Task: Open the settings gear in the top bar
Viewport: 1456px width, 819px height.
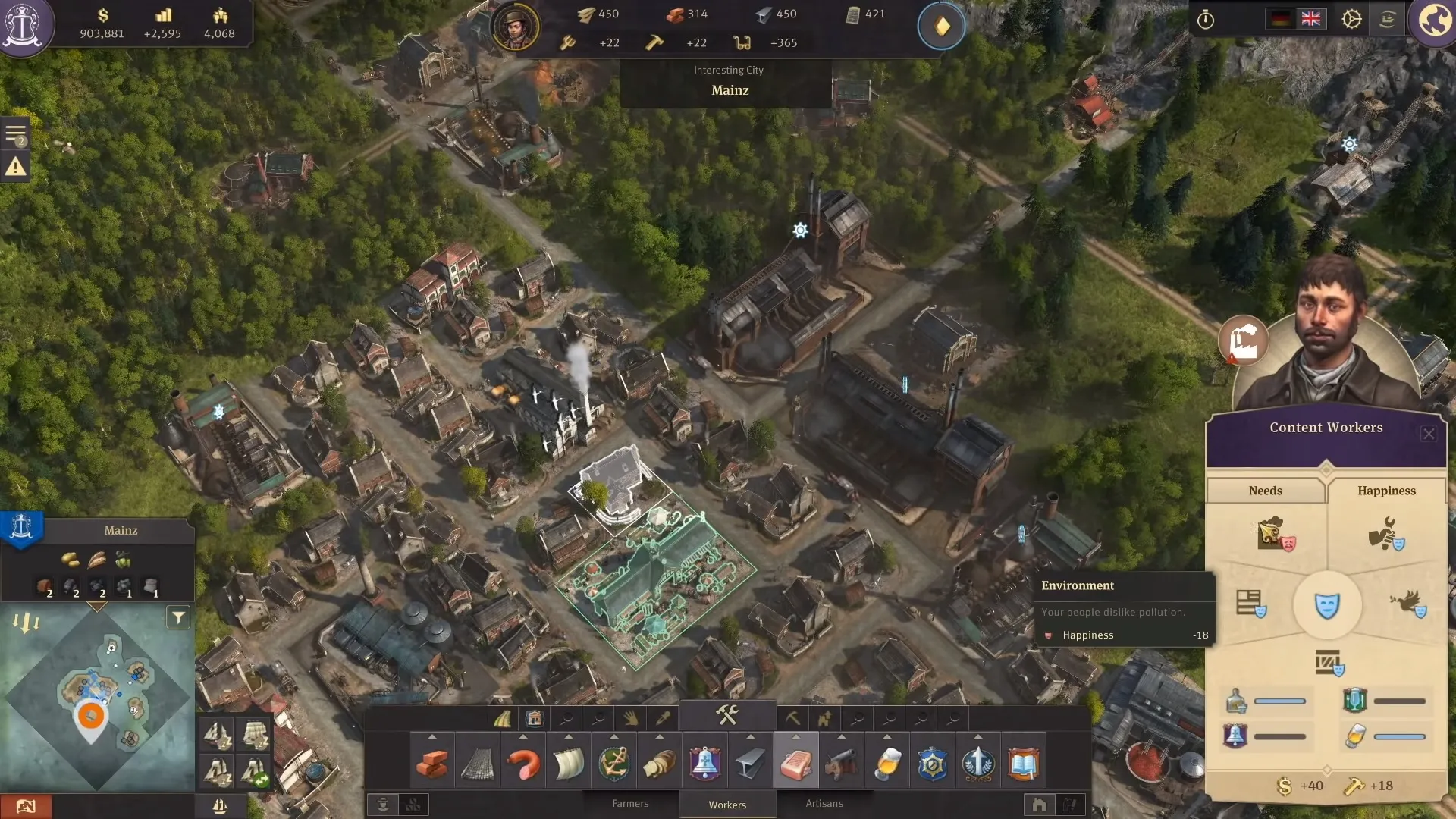Action: pyautogui.click(x=1351, y=19)
